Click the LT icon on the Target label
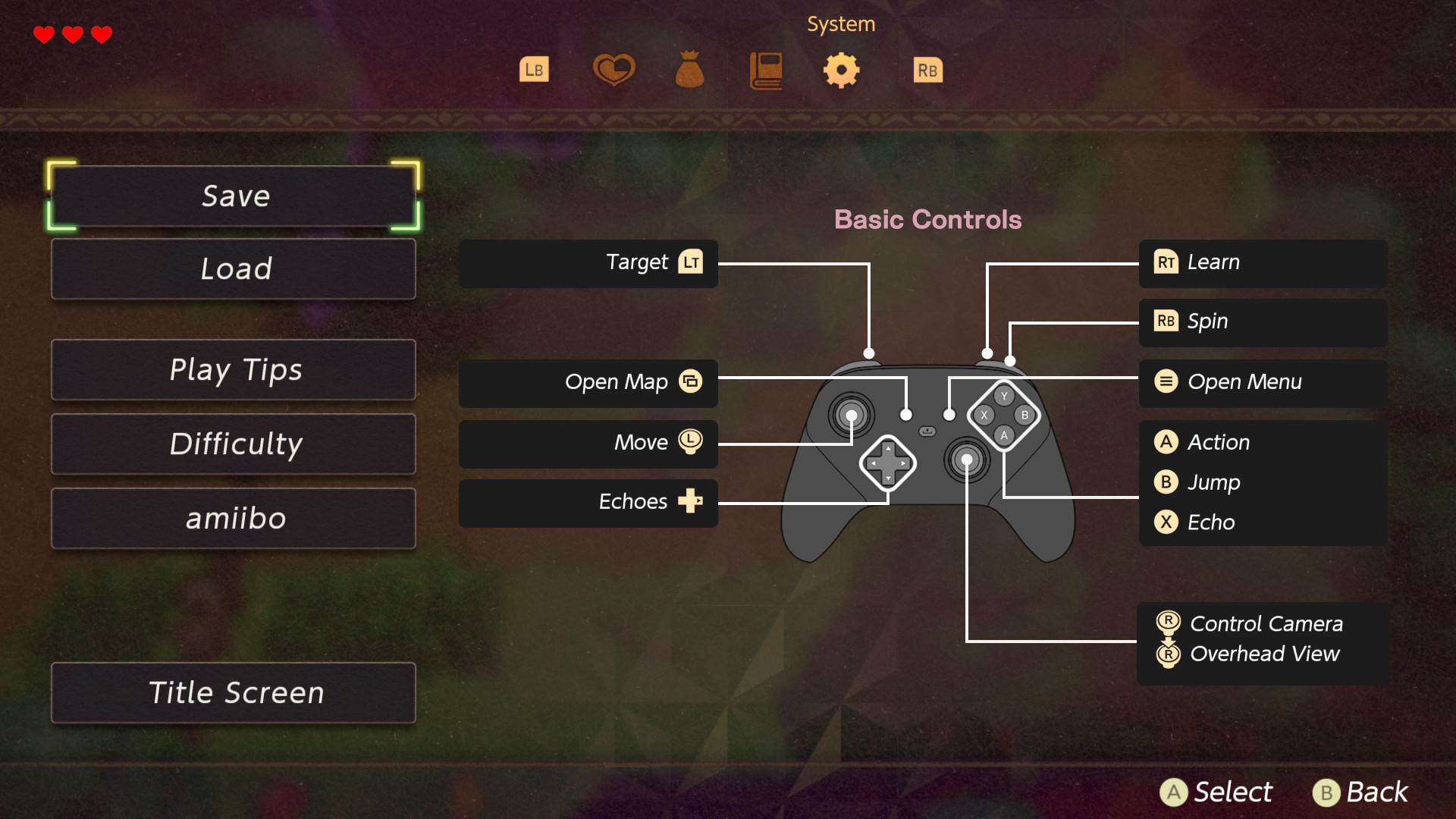The height and width of the screenshot is (819, 1456). click(x=692, y=262)
